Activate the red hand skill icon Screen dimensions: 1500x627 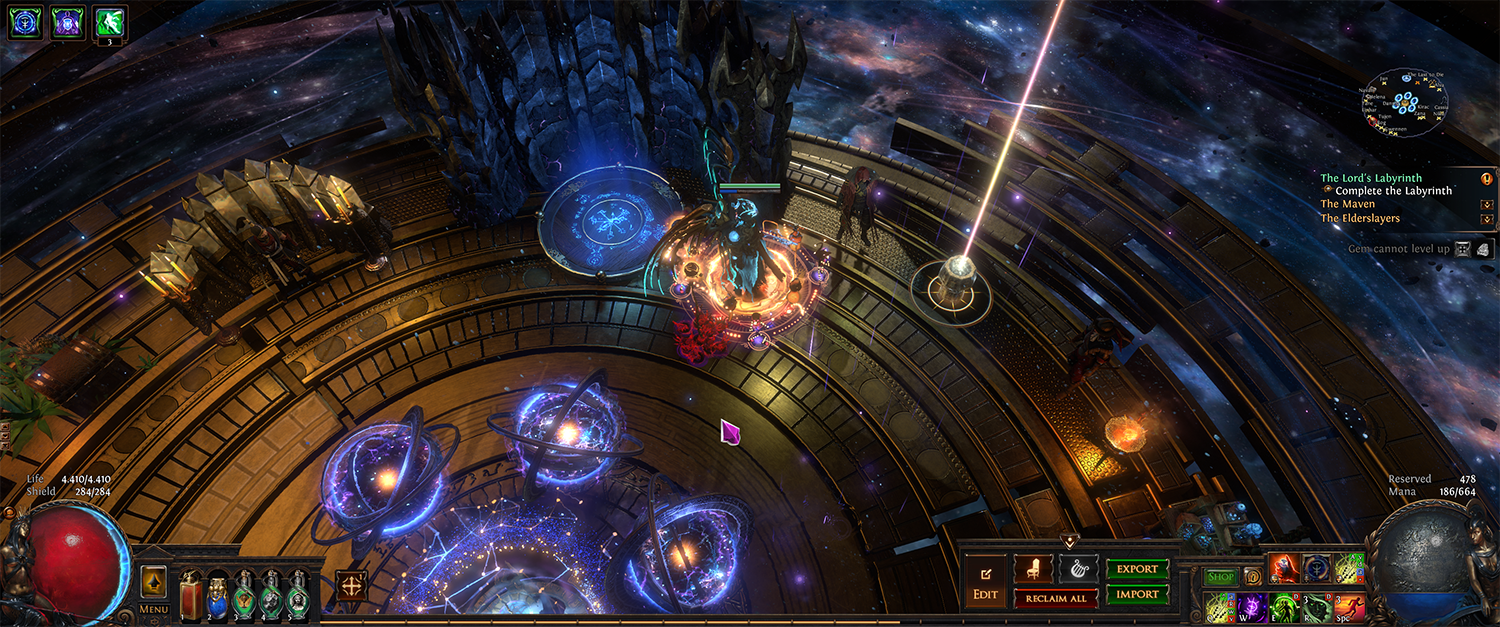[1284, 568]
